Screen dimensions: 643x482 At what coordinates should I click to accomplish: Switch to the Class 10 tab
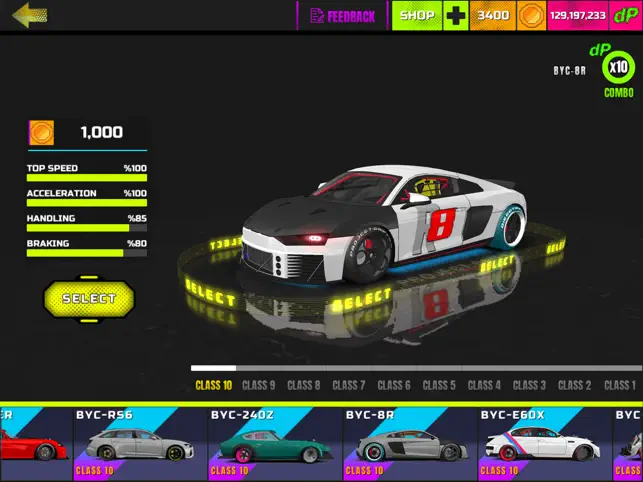pyautogui.click(x=213, y=385)
